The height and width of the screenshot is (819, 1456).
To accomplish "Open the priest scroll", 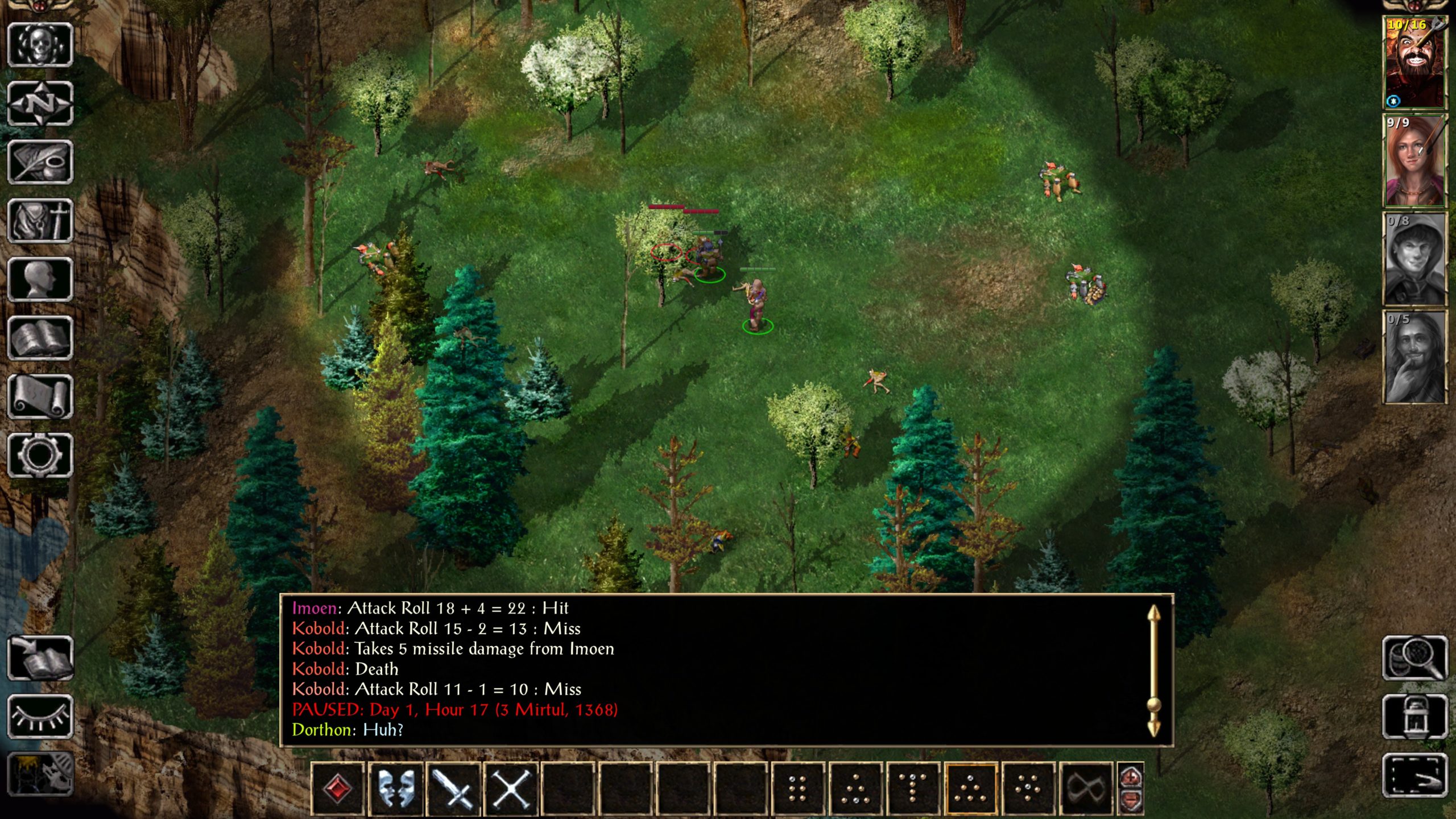I will pos(40,397).
